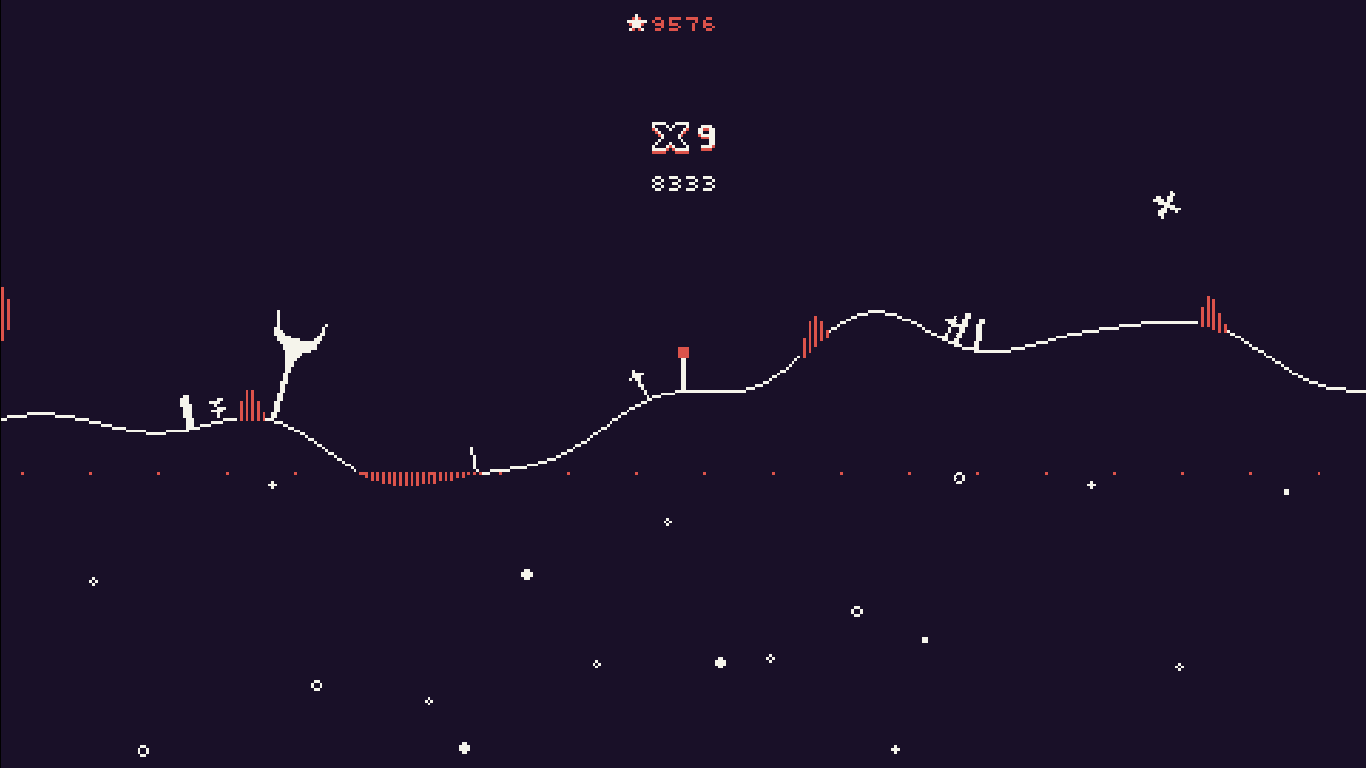Click the score value 9576
1366x768 pixels.
point(682,25)
